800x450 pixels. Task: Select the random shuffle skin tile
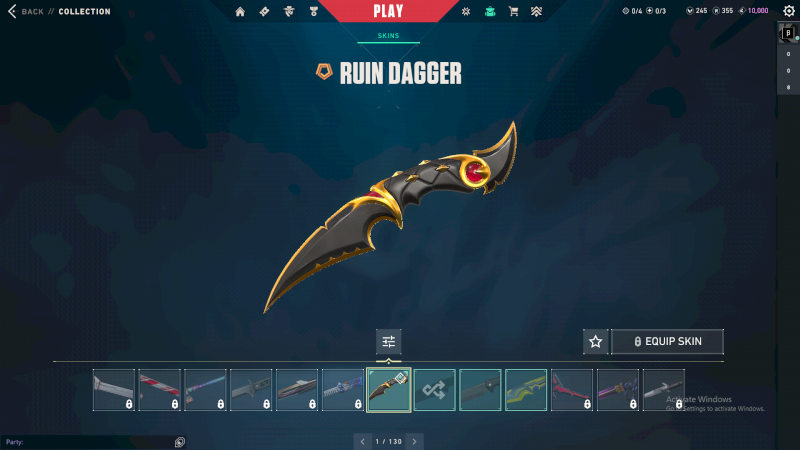tap(435, 390)
